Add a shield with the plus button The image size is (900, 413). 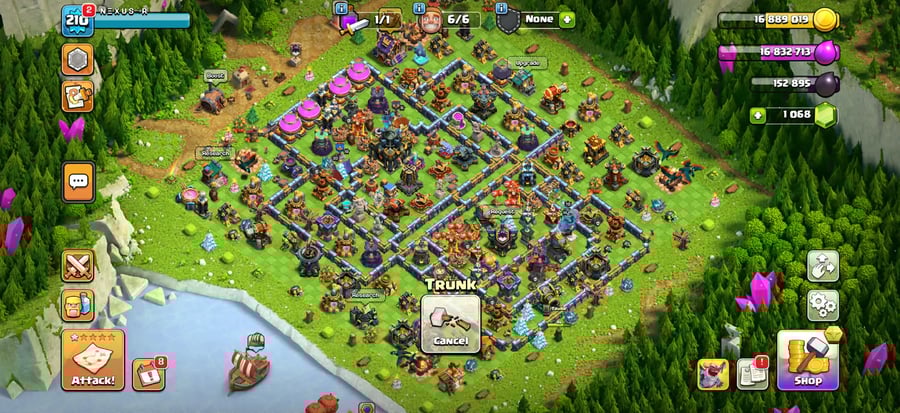(x=567, y=19)
